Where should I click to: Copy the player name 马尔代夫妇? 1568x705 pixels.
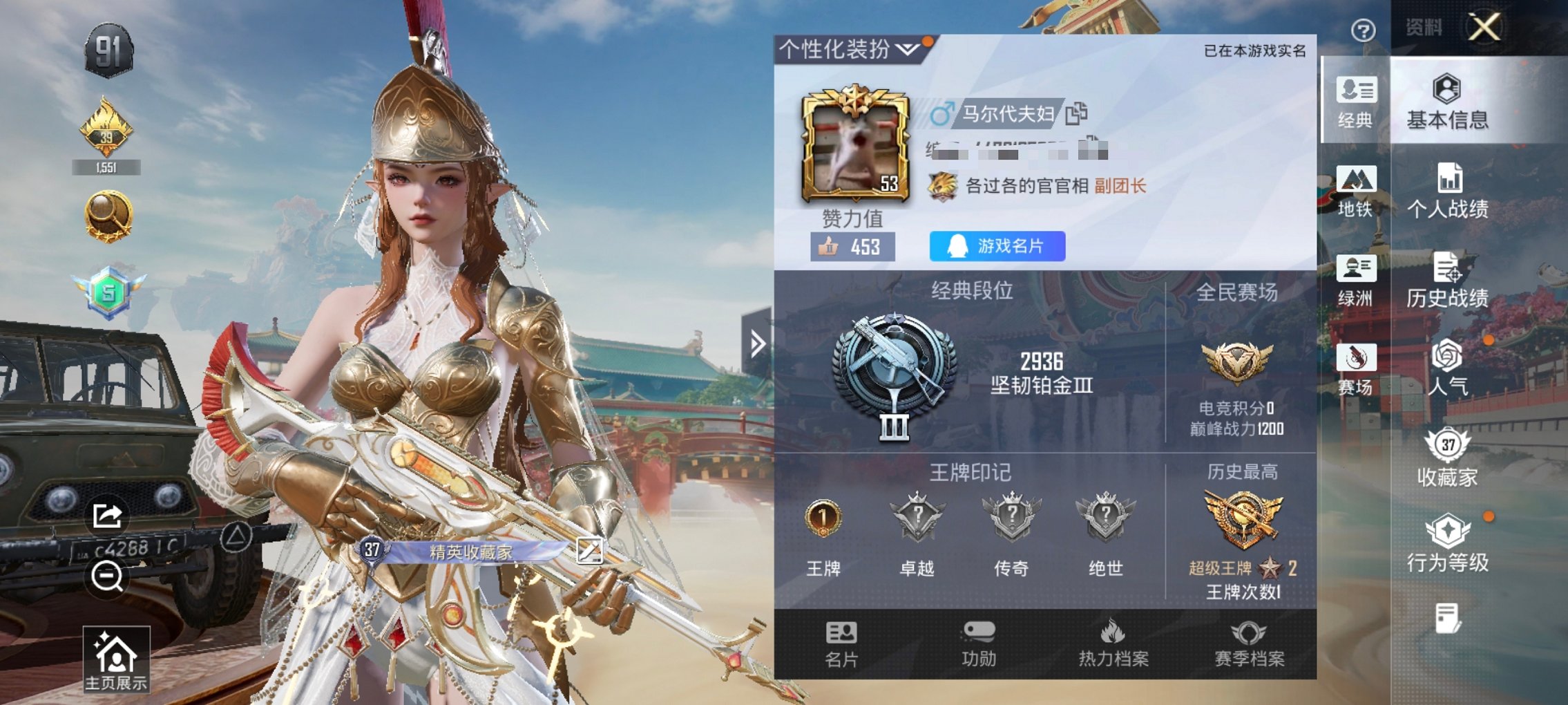[x=1075, y=113]
